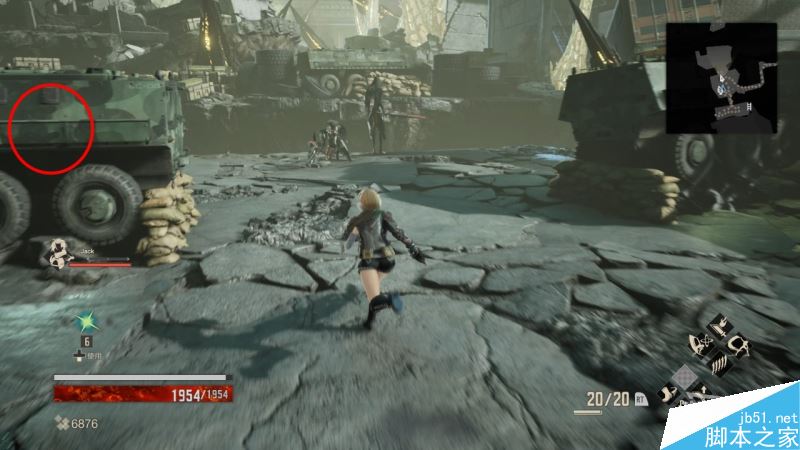
Task: Select the empty gray gift slot
Action: point(686,377)
